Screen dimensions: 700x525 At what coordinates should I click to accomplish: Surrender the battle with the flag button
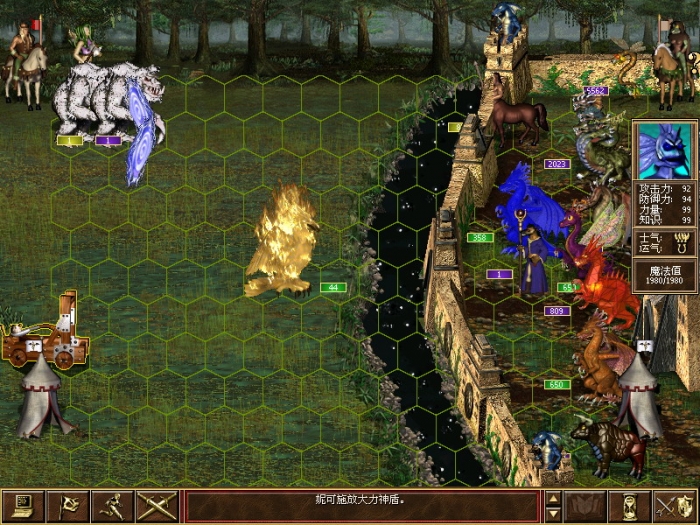[68, 506]
